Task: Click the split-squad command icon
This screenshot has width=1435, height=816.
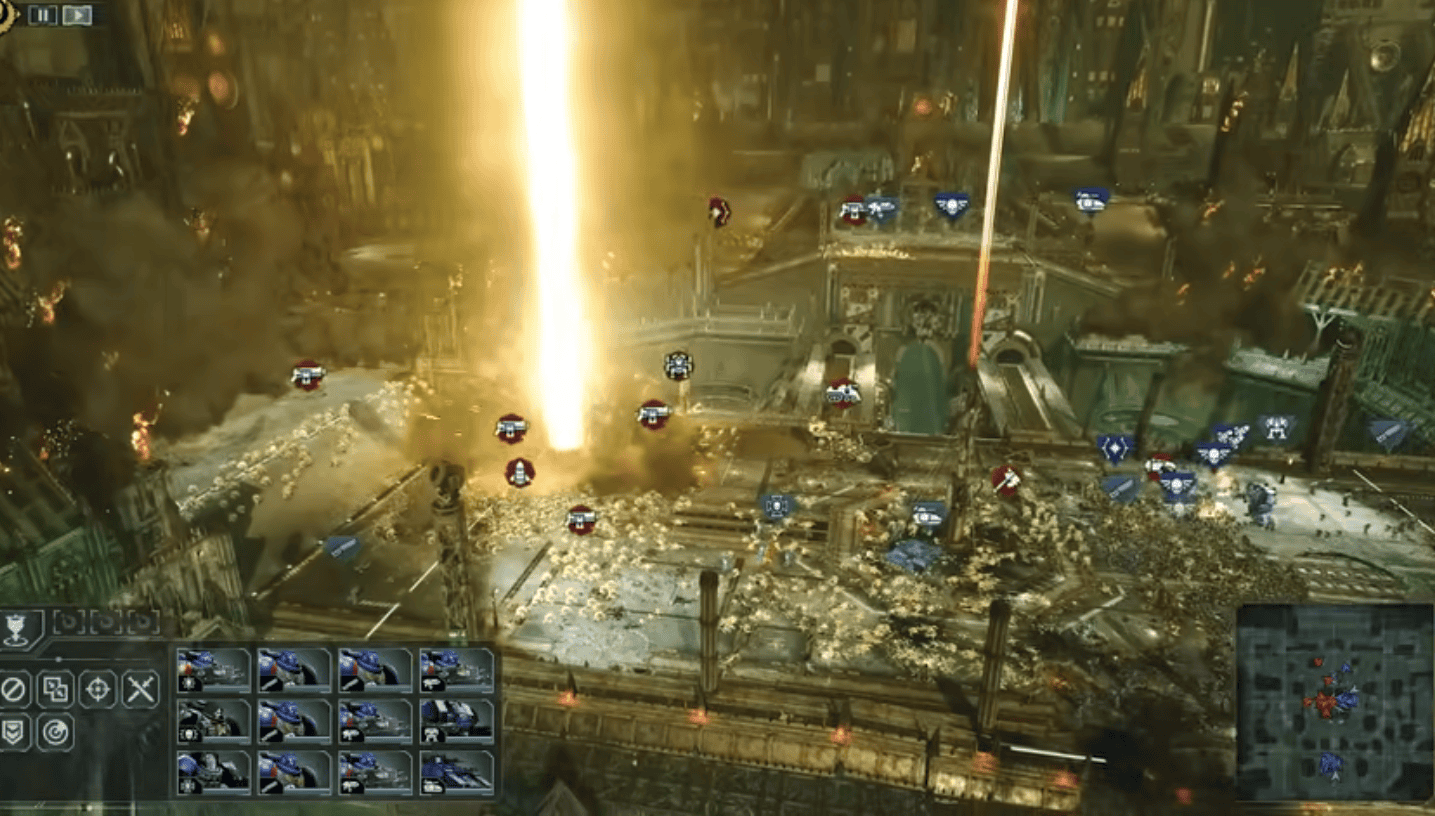Action: point(55,690)
